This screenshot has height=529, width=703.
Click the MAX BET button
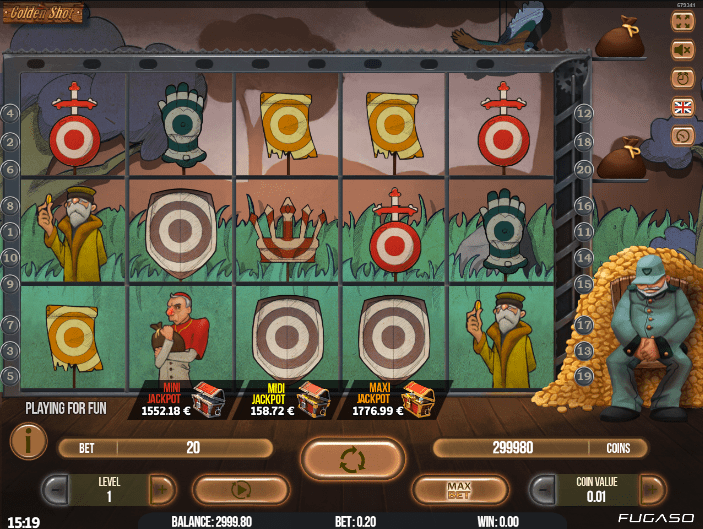point(461,490)
